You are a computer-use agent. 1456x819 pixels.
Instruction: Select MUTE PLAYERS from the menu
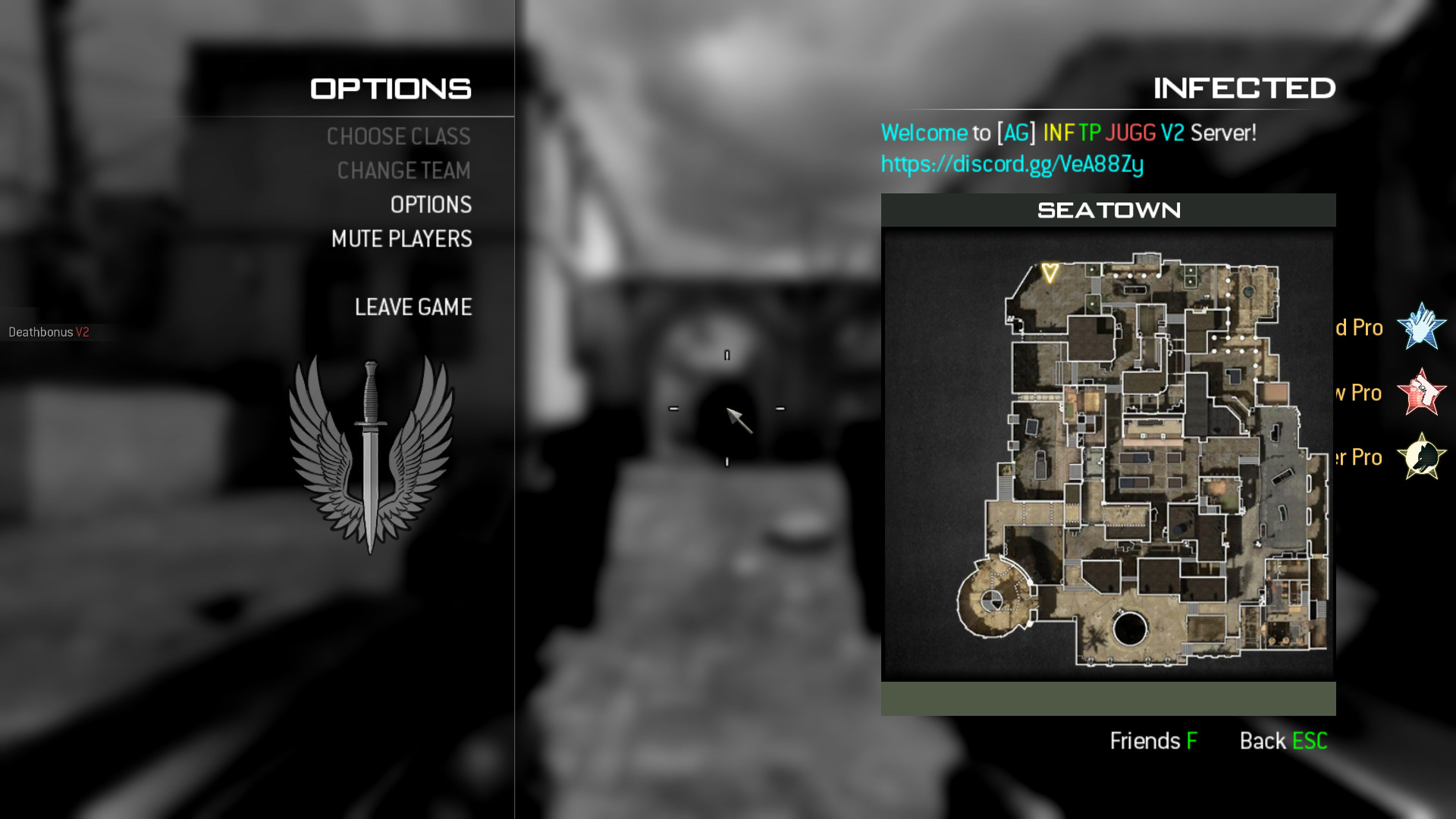(400, 239)
